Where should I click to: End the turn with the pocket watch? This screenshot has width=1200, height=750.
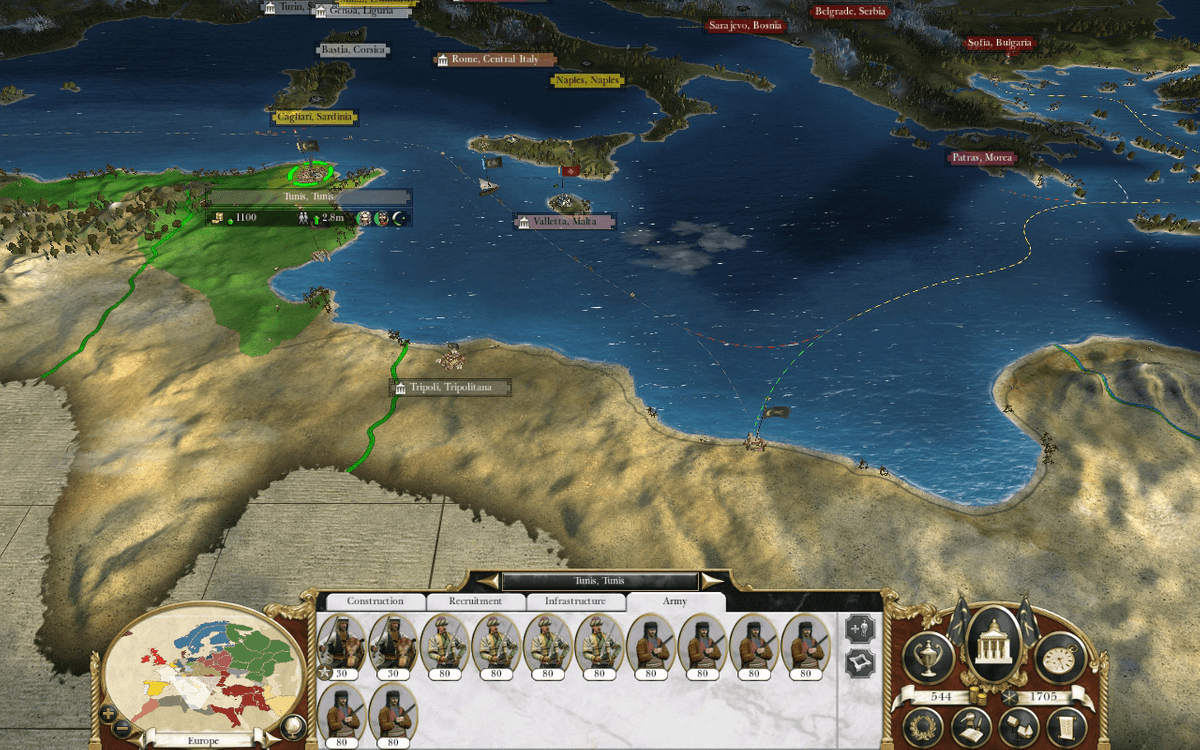pyautogui.click(x=1060, y=656)
